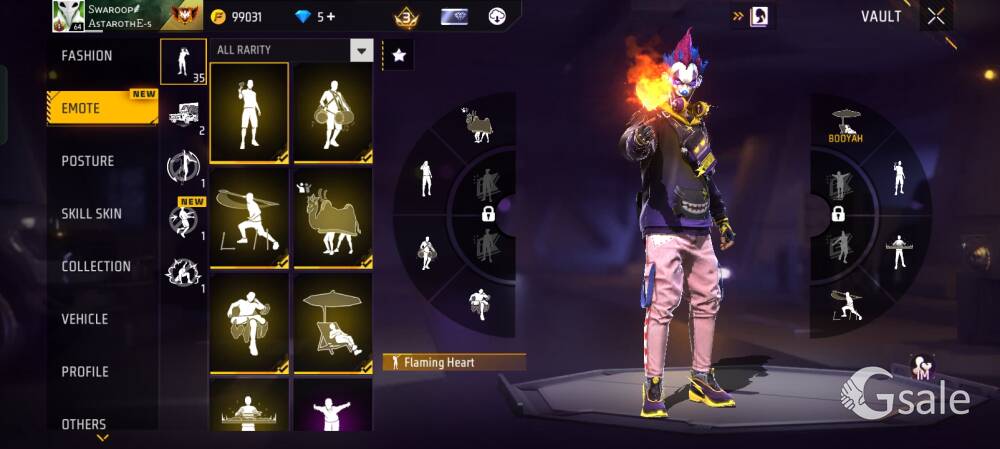The height and width of the screenshot is (449, 1000).
Task: Select the Emote category tab
Action: click(x=82, y=108)
